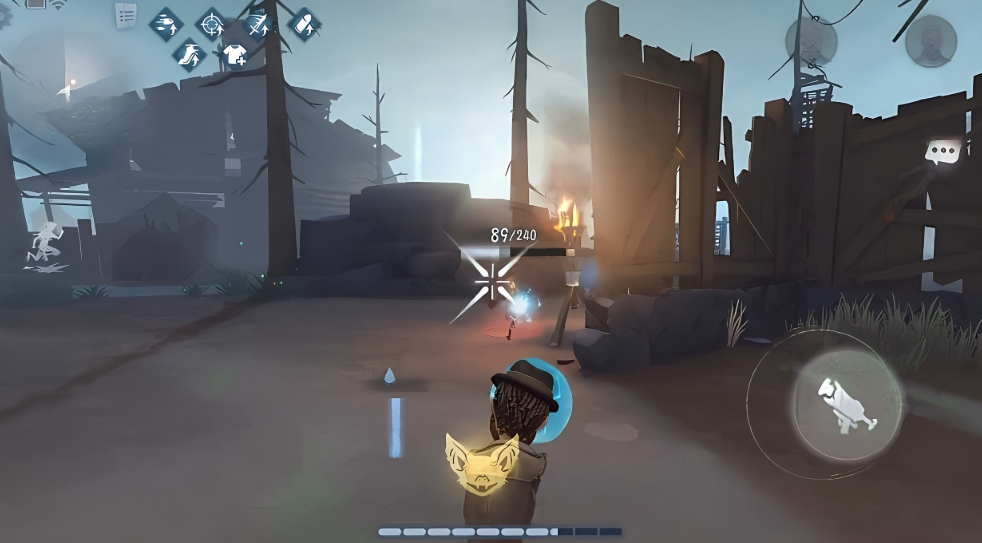
Task: Tap the shirt with plus icon
Action: point(234,54)
